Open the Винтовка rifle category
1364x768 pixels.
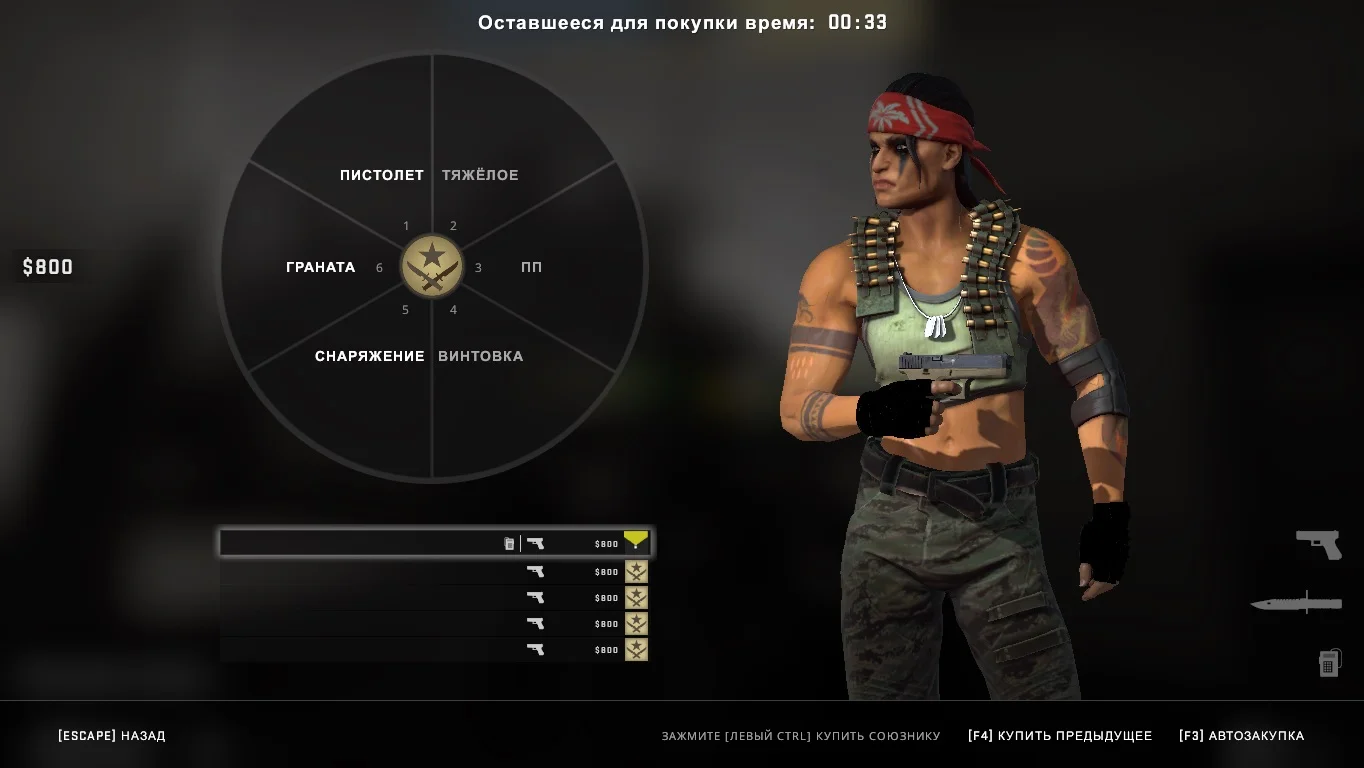click(x=481, y=356)
